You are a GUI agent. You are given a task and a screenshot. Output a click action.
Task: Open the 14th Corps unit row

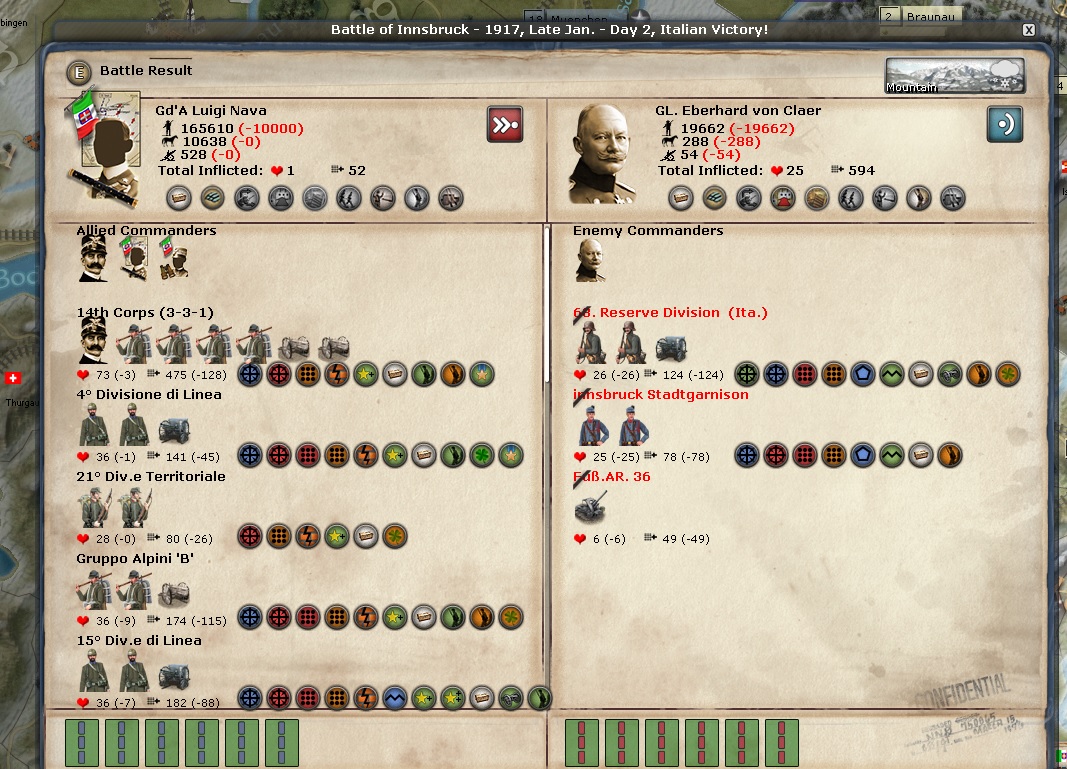click(x=144, y=313)
